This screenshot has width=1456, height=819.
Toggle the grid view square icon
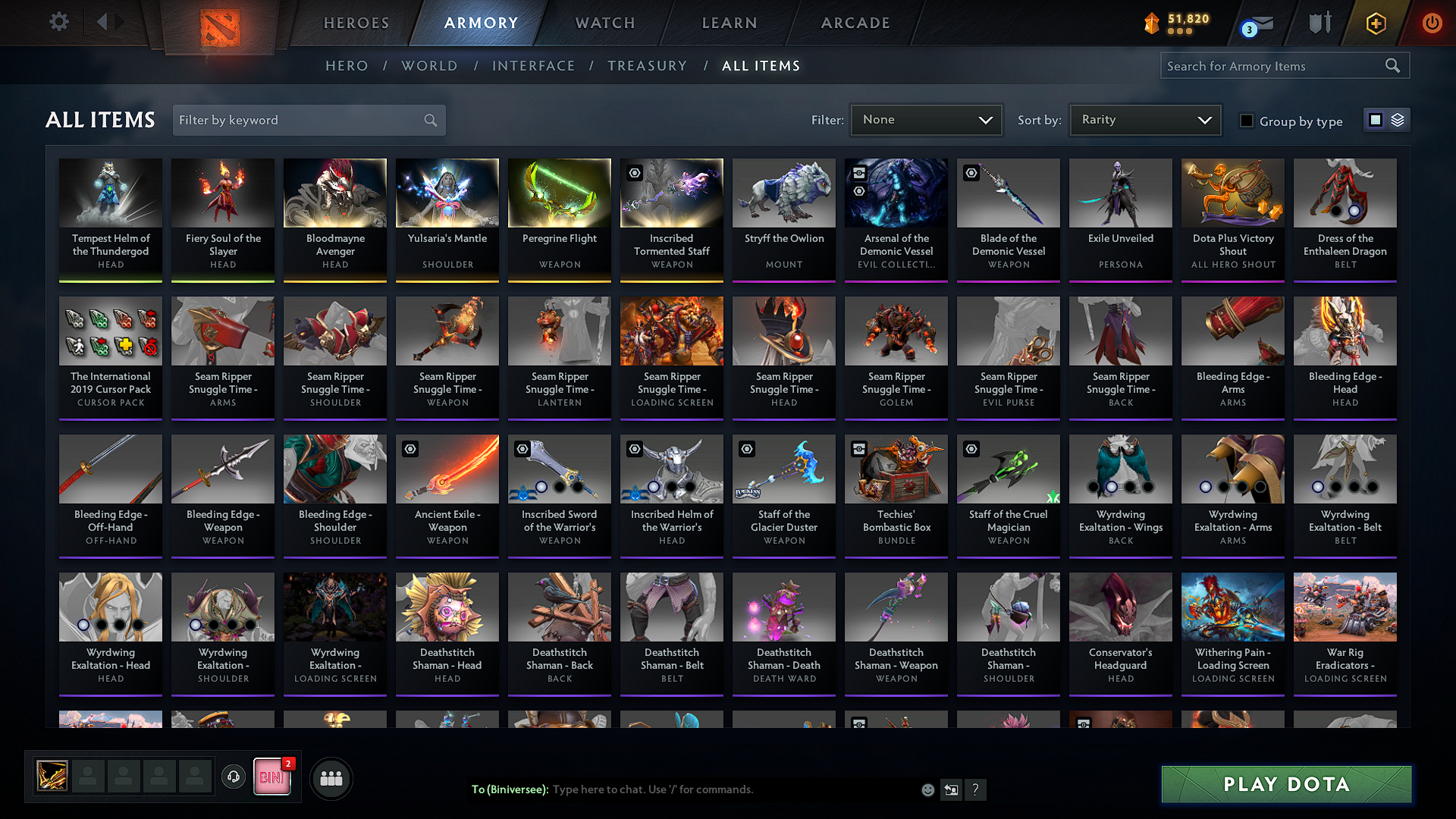[1376, 120]
